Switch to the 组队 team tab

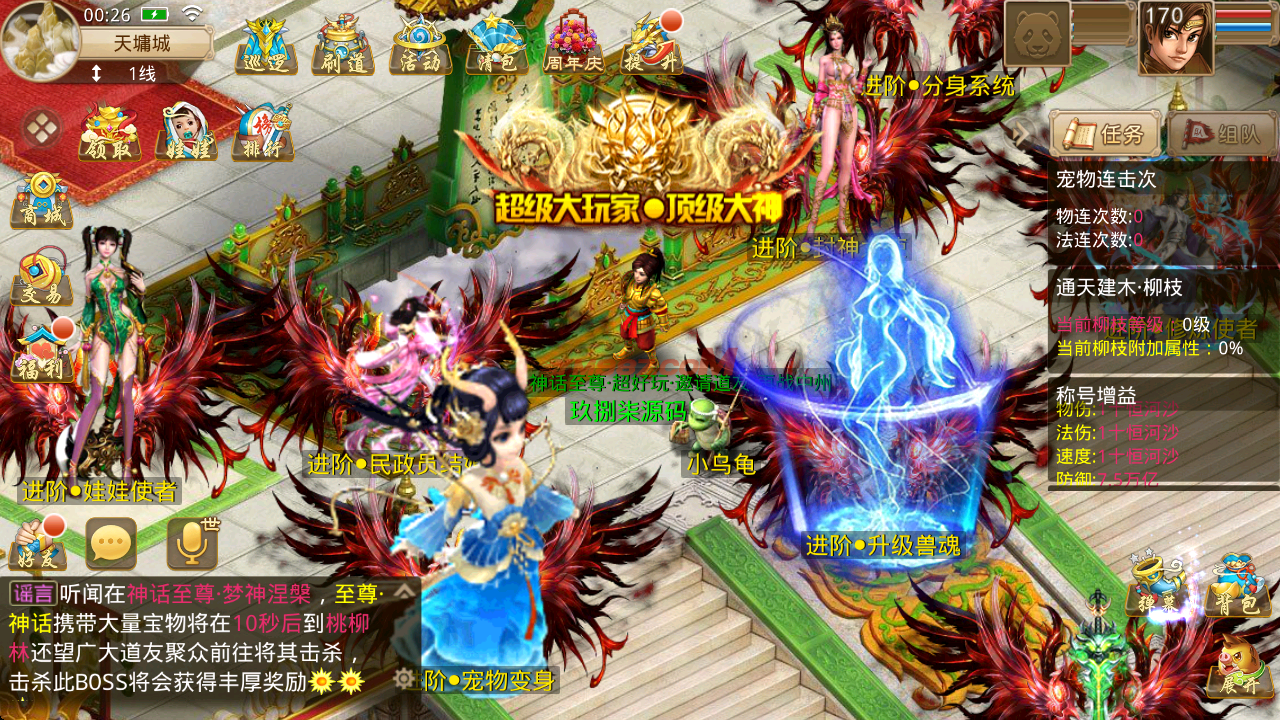pos(1222,134)
